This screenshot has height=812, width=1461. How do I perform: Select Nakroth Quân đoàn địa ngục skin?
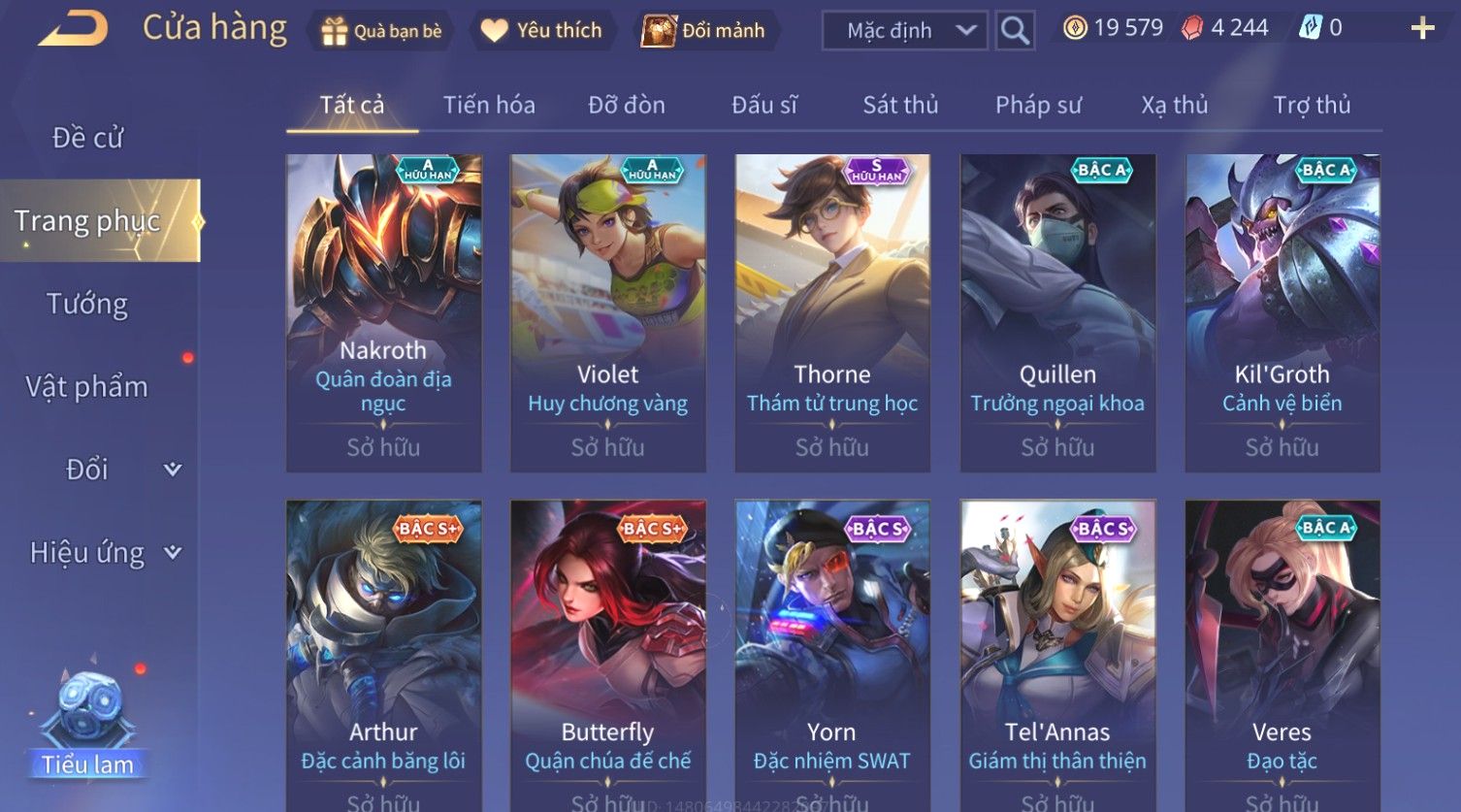(384, 312)
